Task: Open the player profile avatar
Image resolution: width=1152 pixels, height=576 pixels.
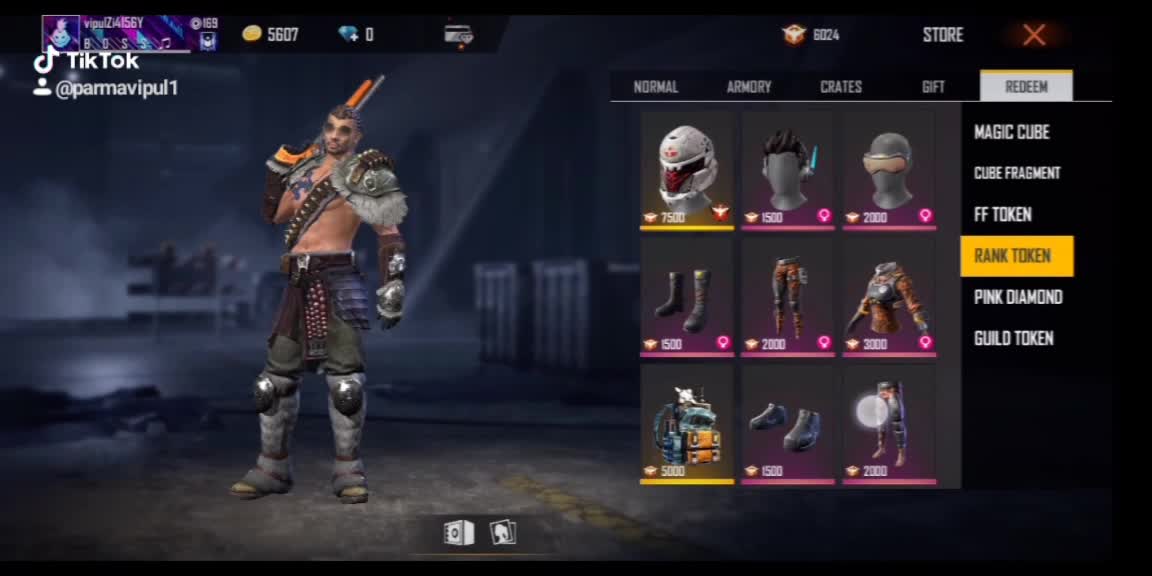Action: pos(61,33)
